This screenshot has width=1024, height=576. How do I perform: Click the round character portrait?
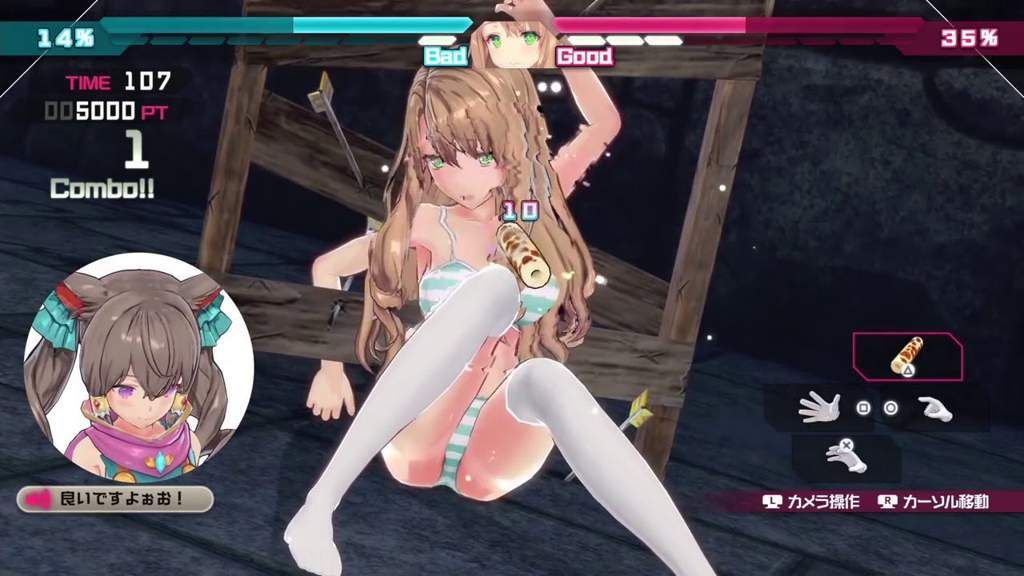pyautogui.click(x=139, y=367)
